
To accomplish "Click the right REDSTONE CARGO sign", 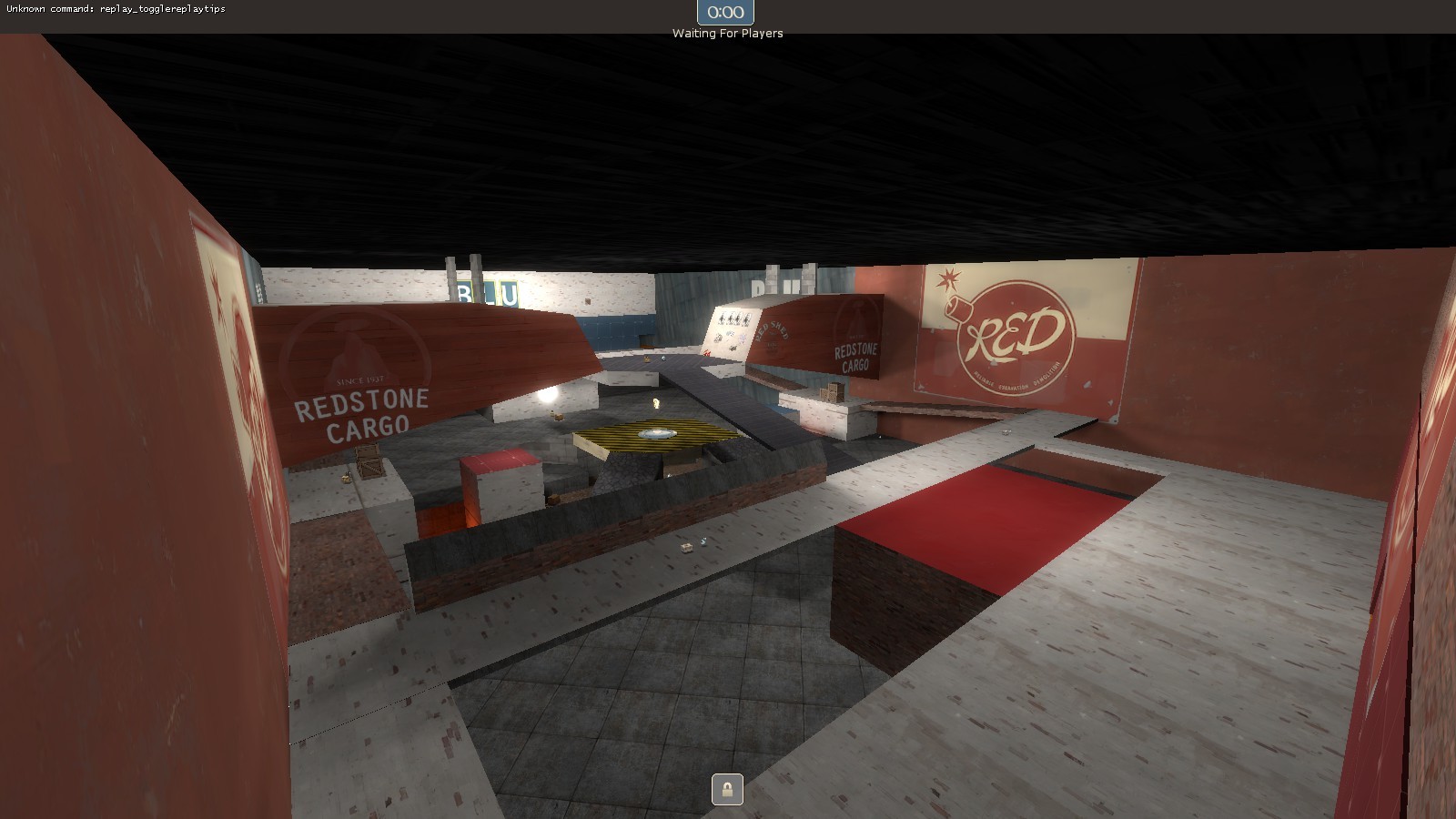I will tap(855, 355).
